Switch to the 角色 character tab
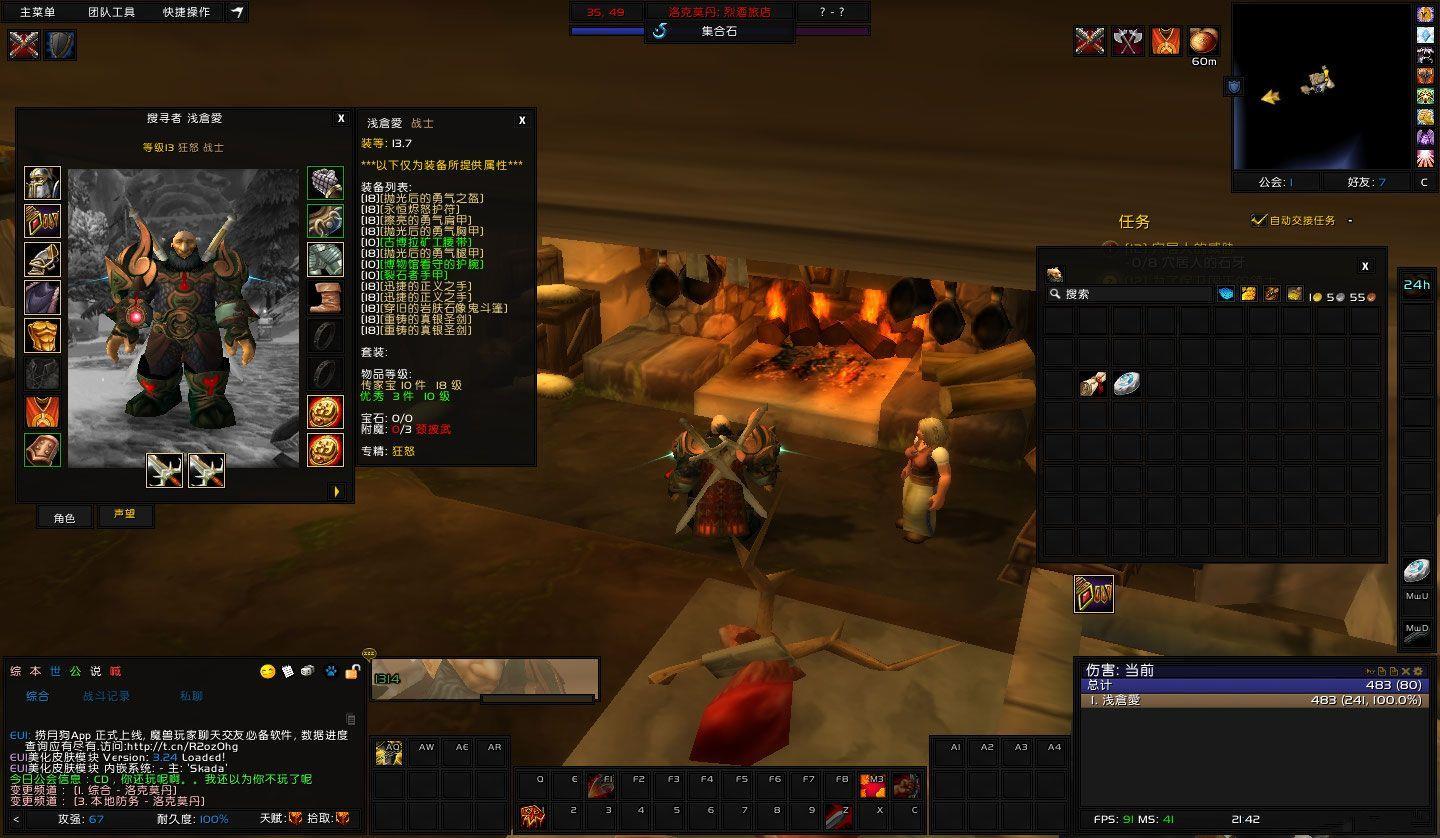Image resolution: width=1440 pixels, height=838 pixels. [x=64, y=517]
